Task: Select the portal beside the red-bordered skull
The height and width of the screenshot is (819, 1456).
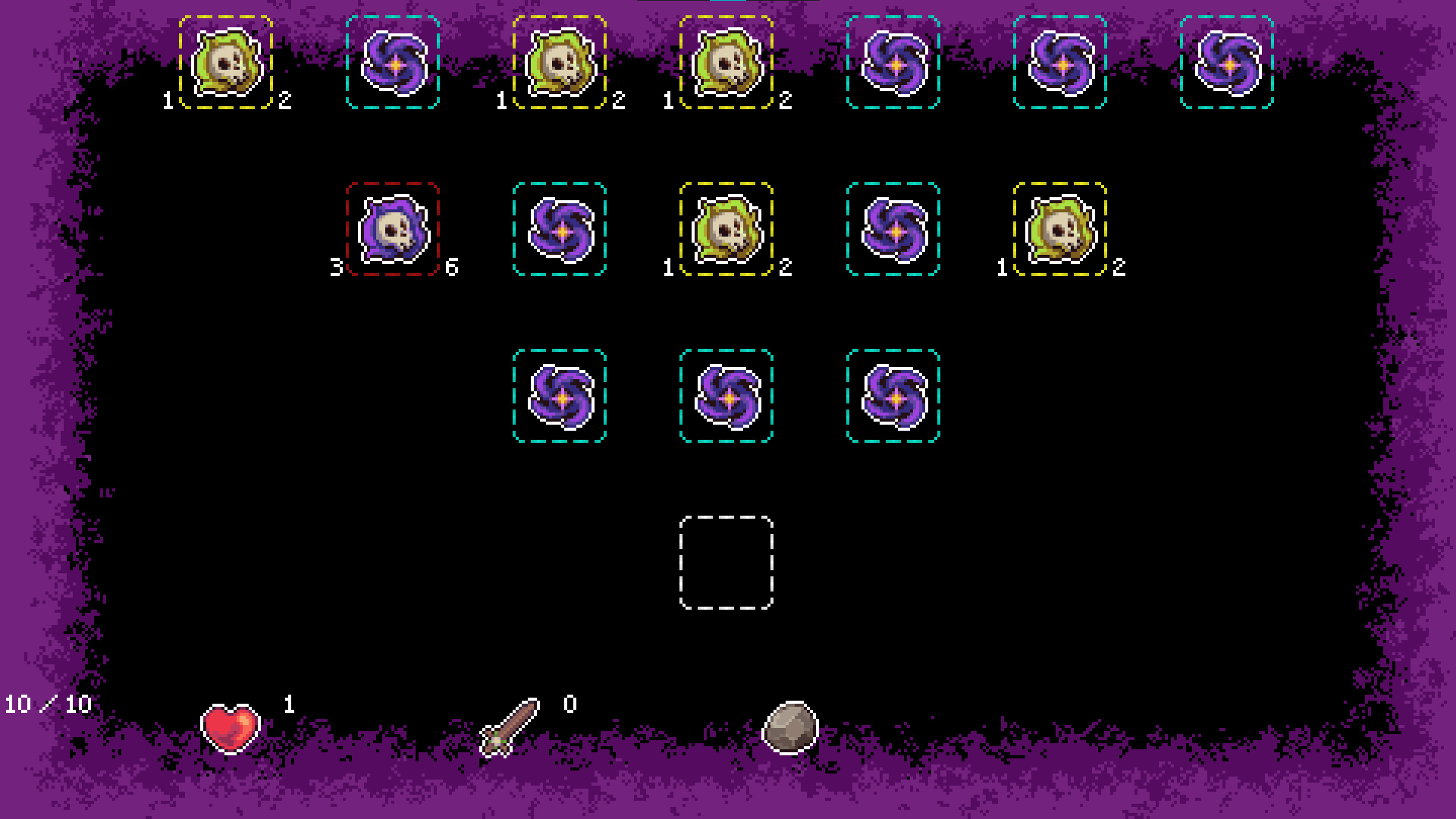Action: 560,228
